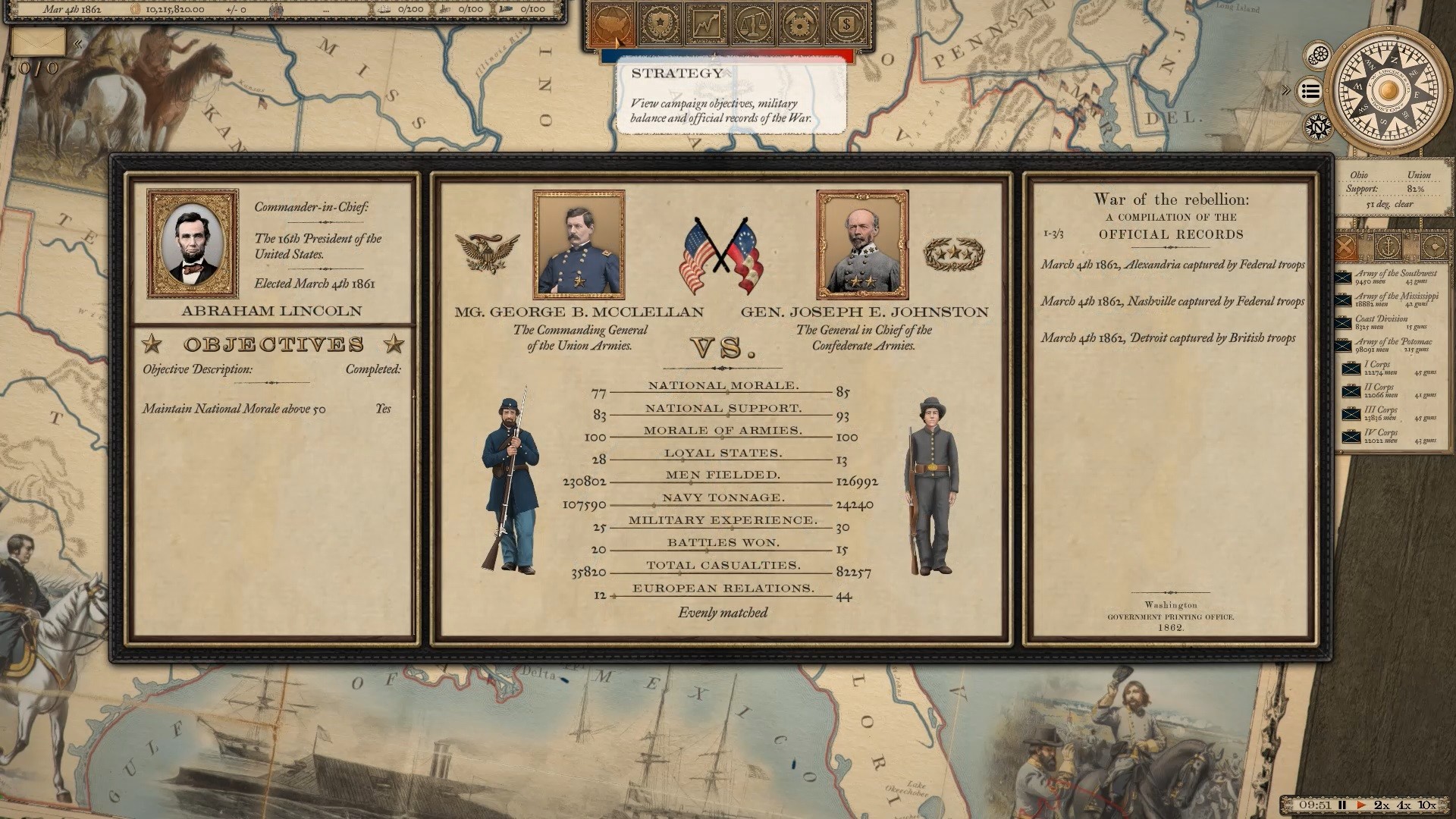Switch to the crossed-swords army tab
Screen dimensions: 1456x819
pos(1345,246)
